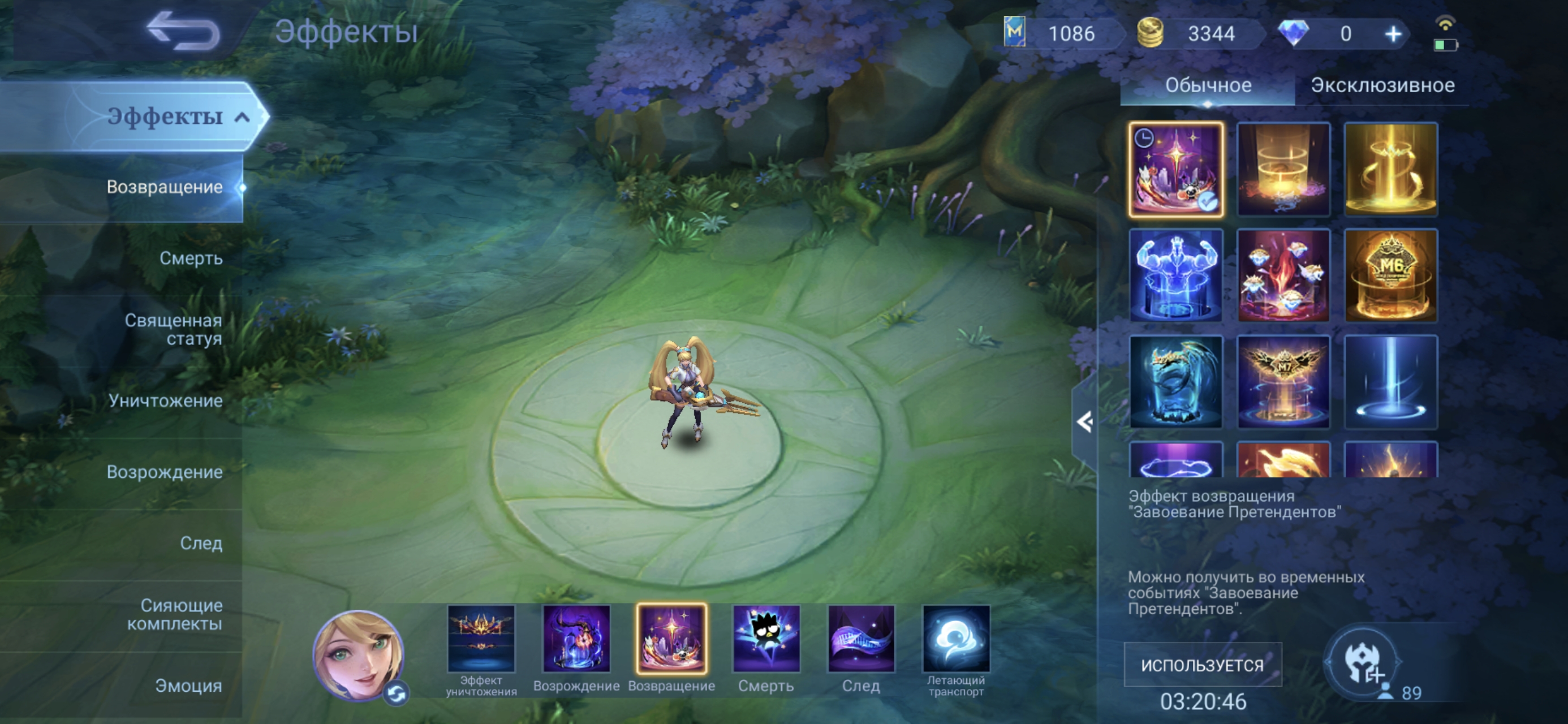Image resolution: width=1568 pixels, height=724 pixels.
Task: Pick the M7 winged emblem recall effect
Action: coord(1283,382)
